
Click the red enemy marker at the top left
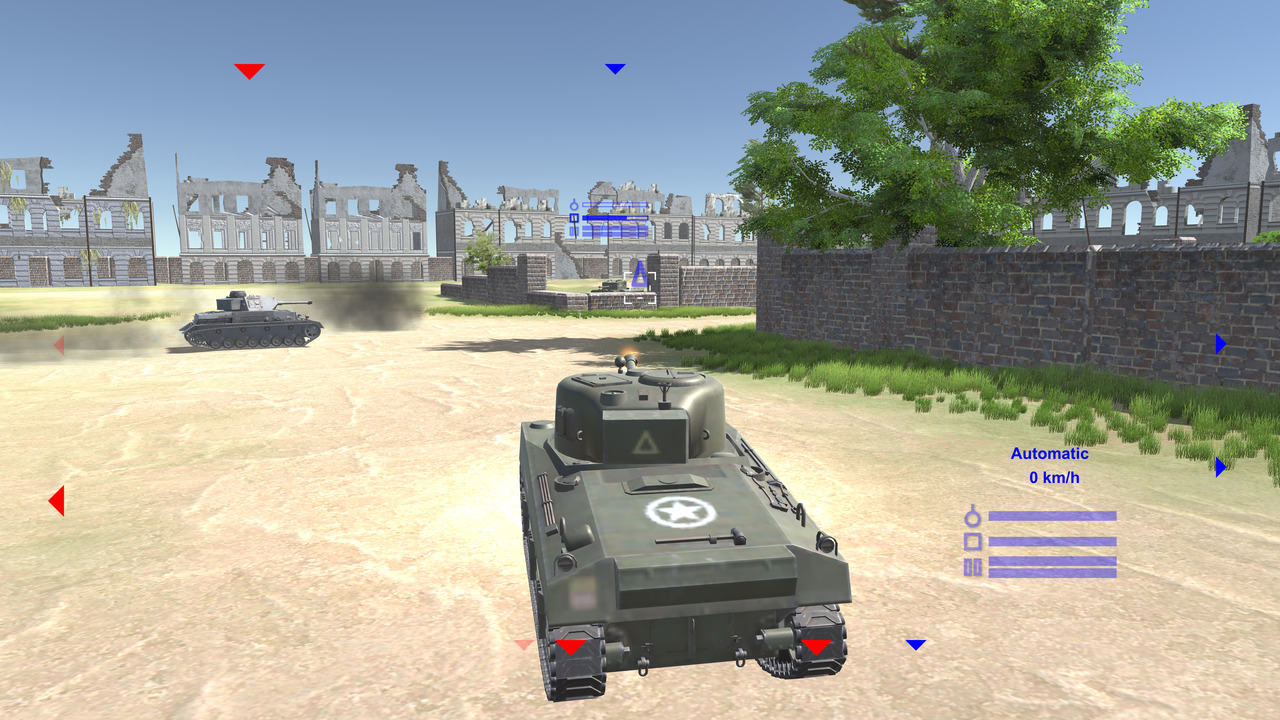pos(248,70)
